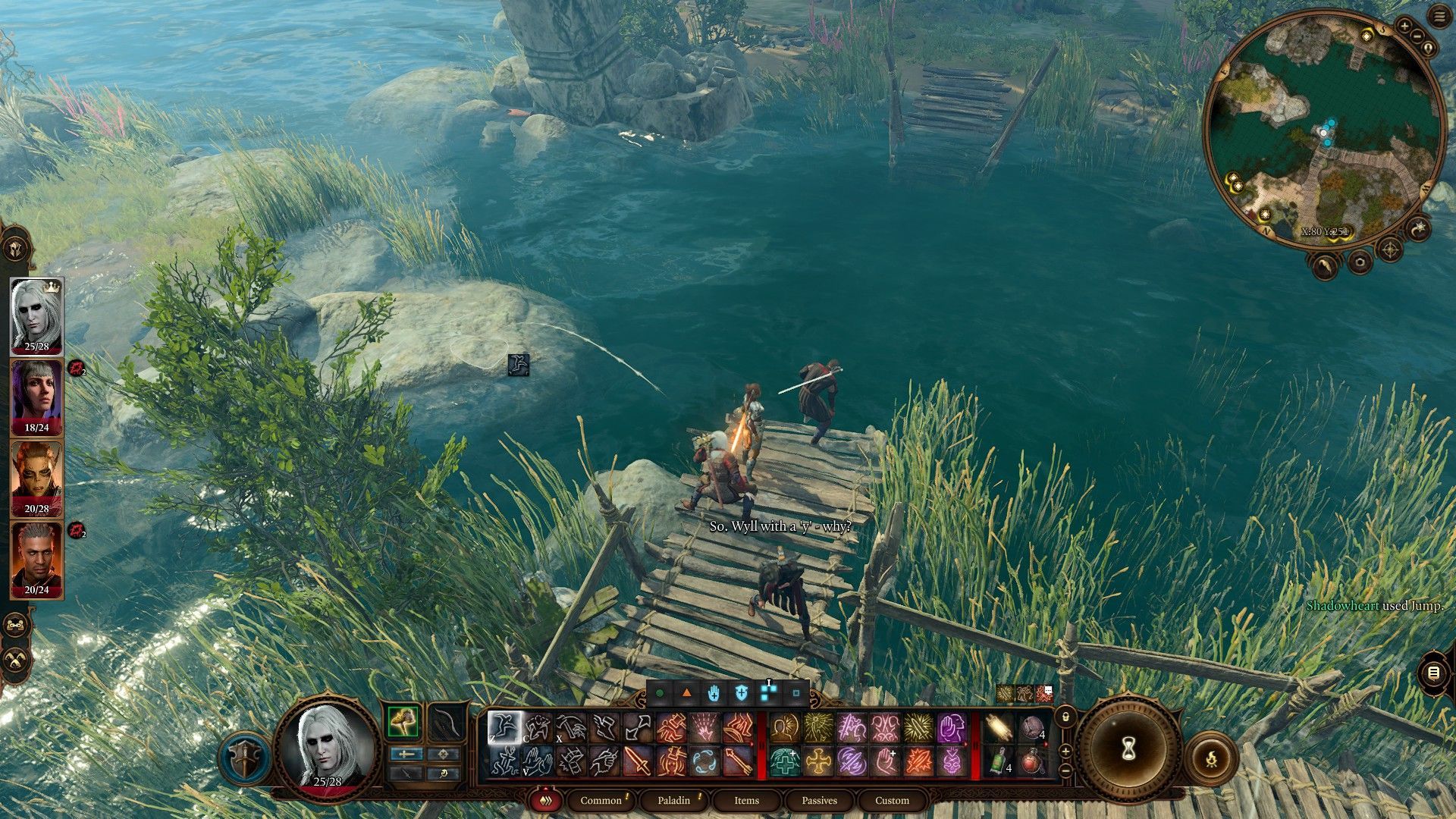The height and width of the screenshot is (819, 1456).
Task: Open the game menu above the minimap
Action: click(1439, 18)
